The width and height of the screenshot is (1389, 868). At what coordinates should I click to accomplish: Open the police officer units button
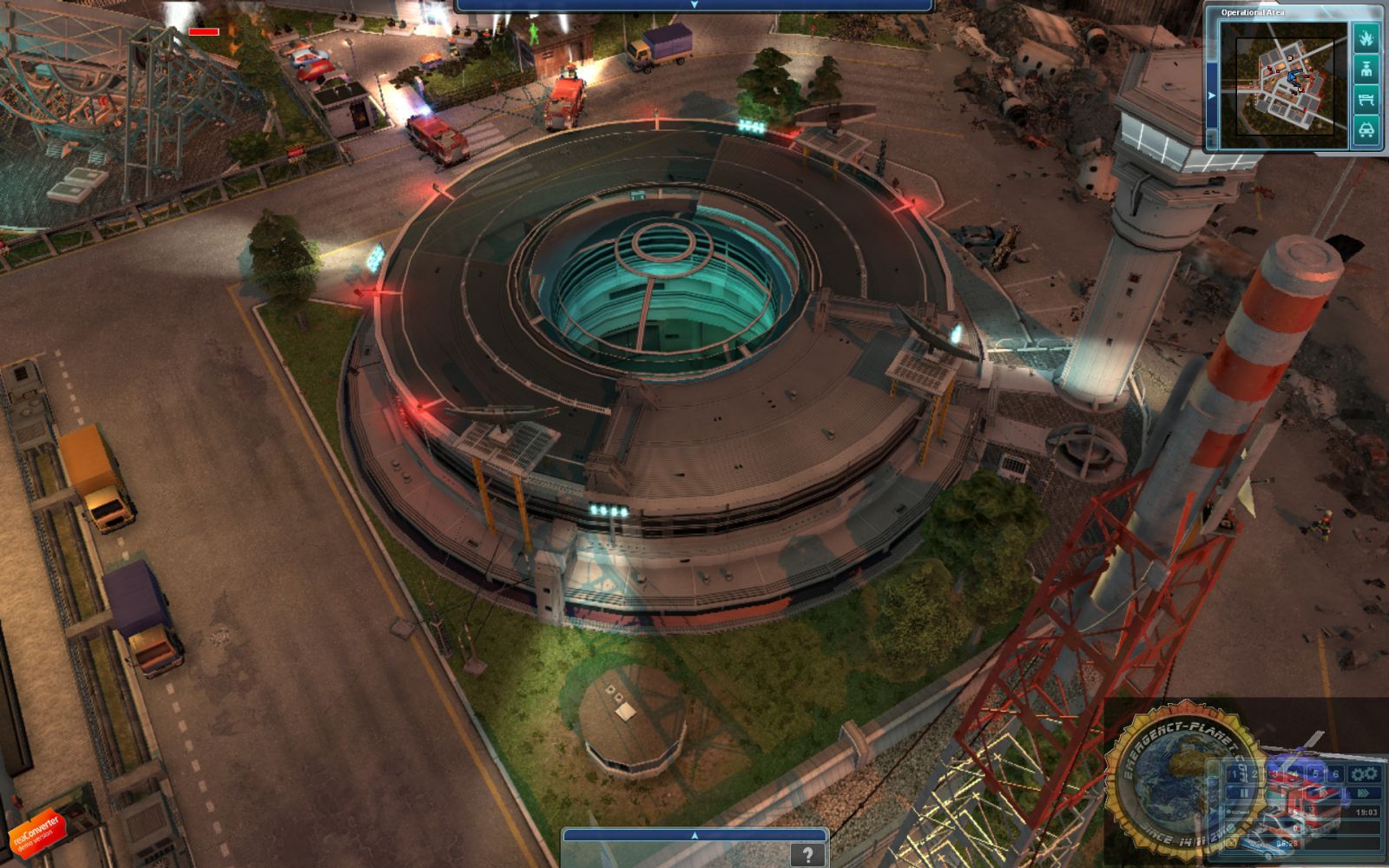click(x=1366, y=69)
